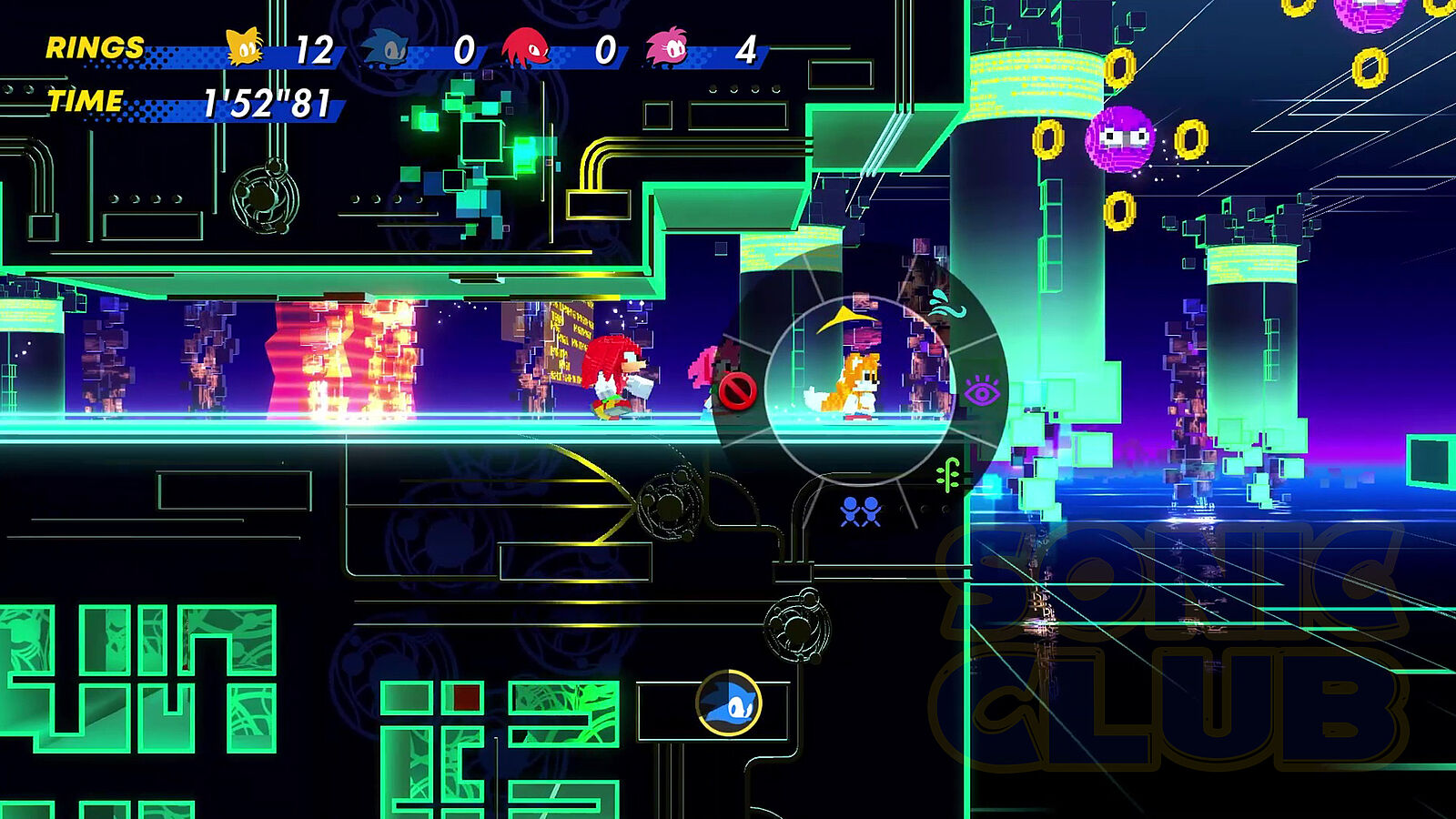Click the Sonic position marker badge
Screen dimensions: 1456x819
[x=729, y=703]
